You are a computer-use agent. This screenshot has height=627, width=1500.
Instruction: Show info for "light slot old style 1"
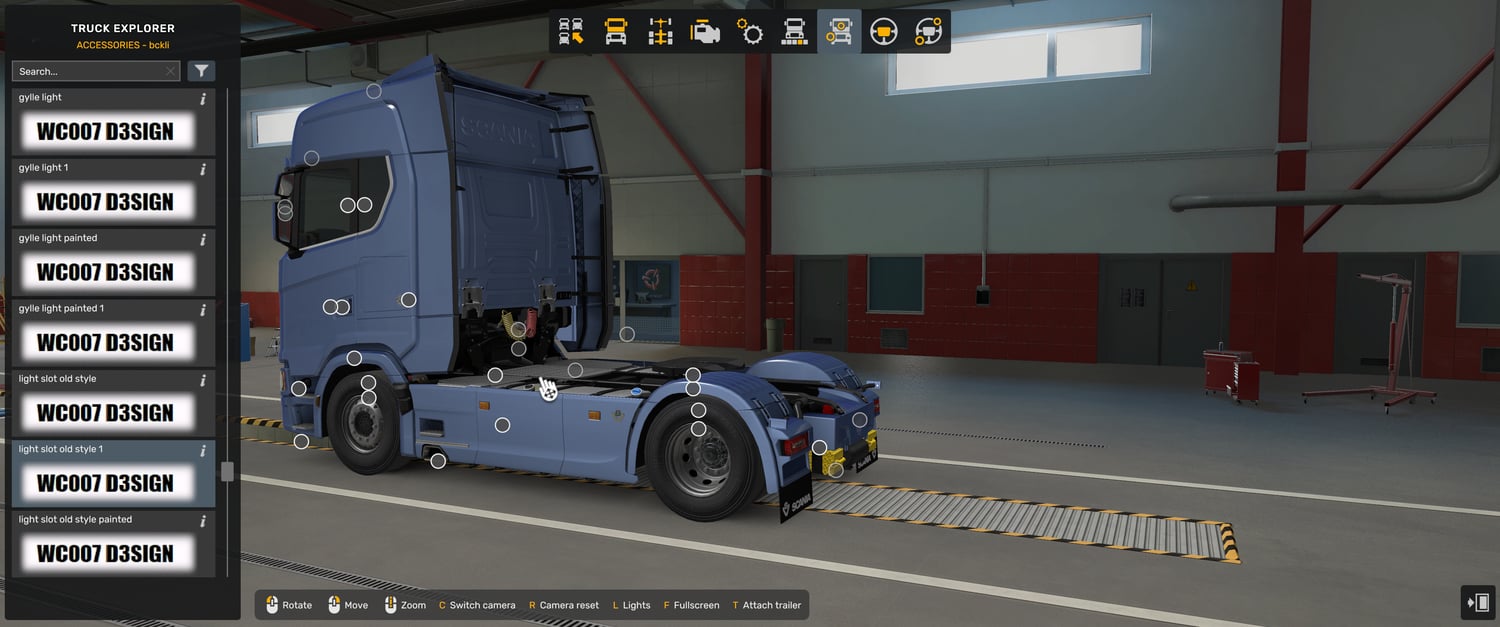point(203,450)
